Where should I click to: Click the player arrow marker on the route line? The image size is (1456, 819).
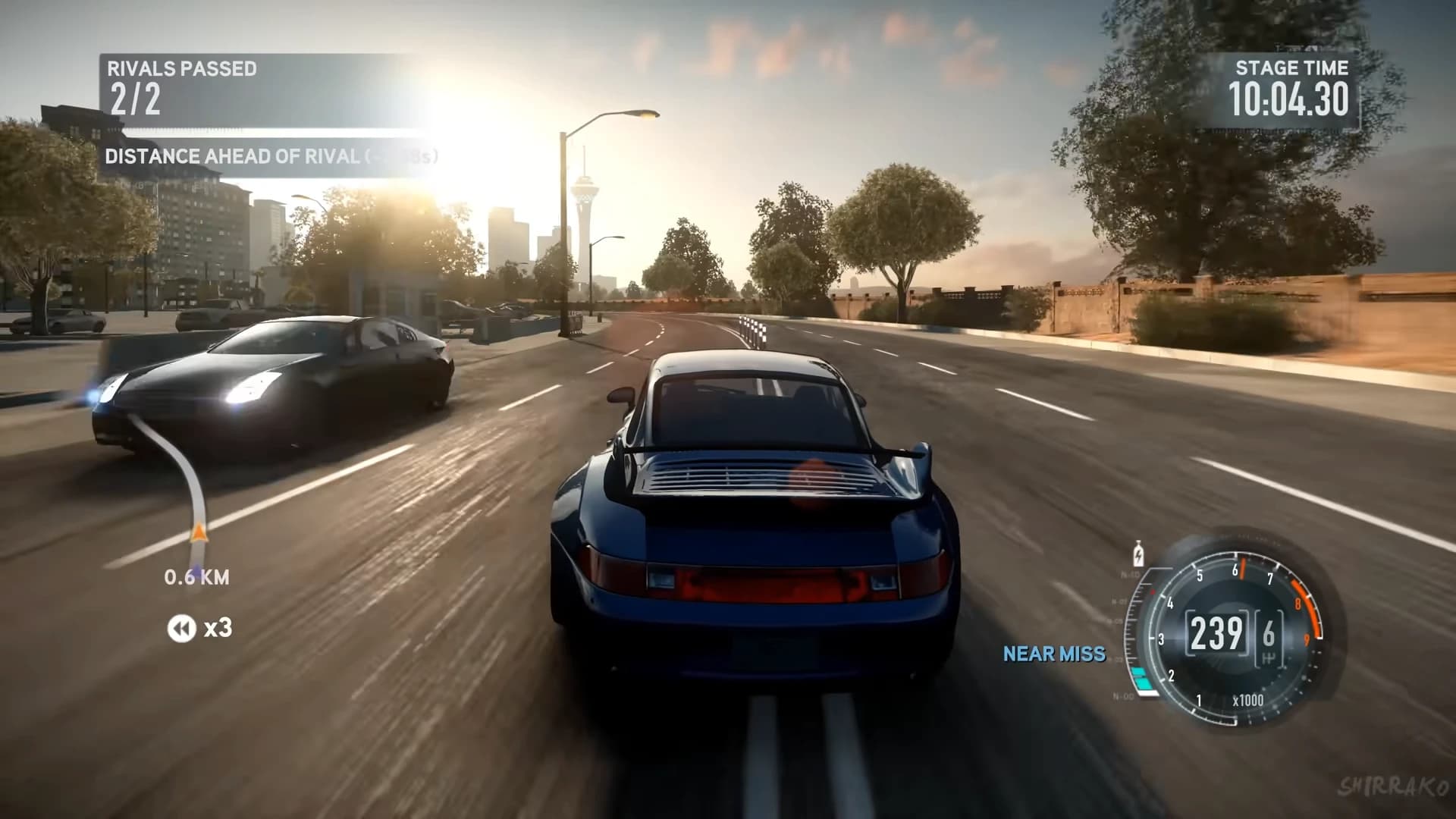coord(199,531)
